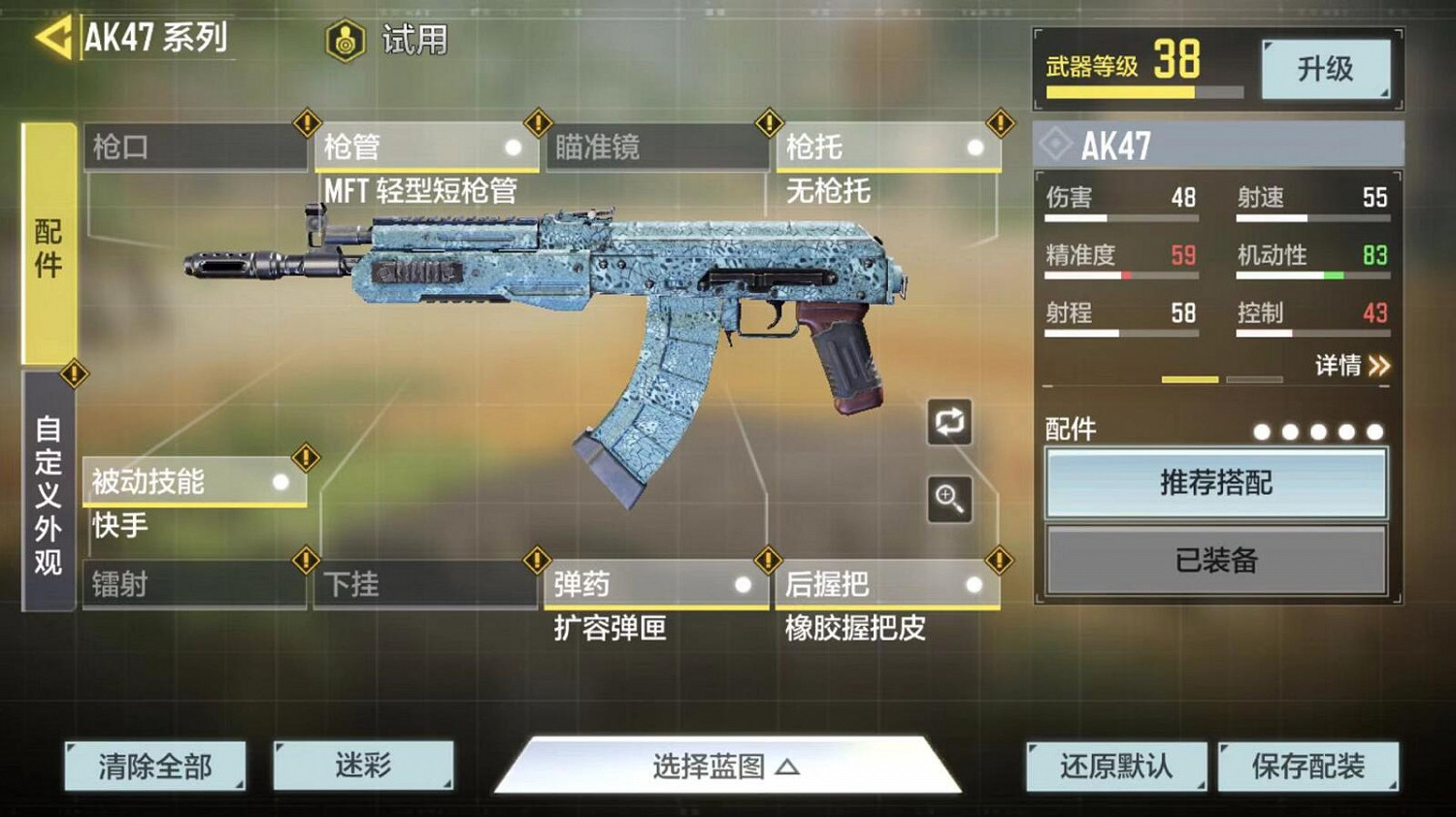Click the white dot on 枪管 slot
The height and width of the screenshot is (817, 1456).
pyautogui.click(x=513, y=149)
